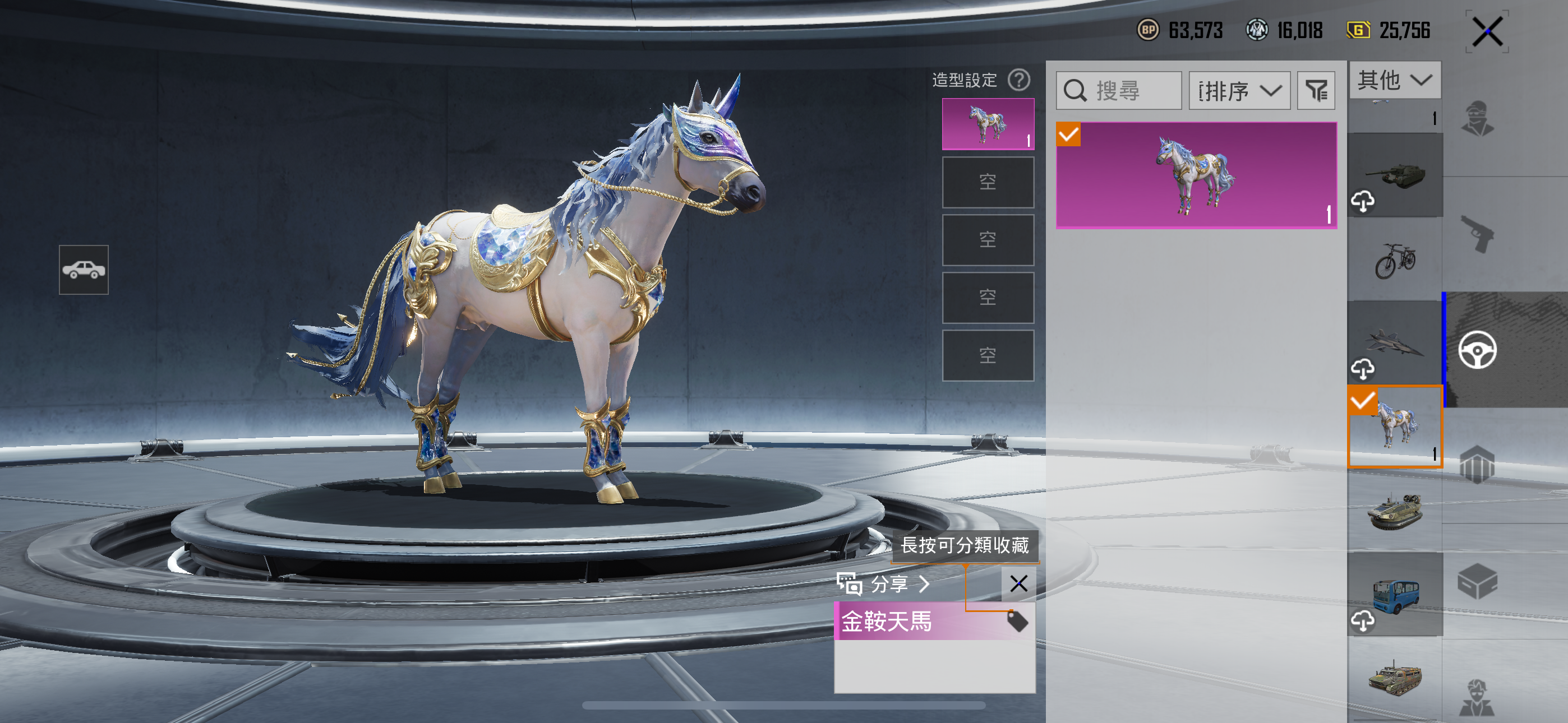Screen dimensions: 1568x723
Task: Choose the tank vehicle thumbnail
Action: 1395,175
